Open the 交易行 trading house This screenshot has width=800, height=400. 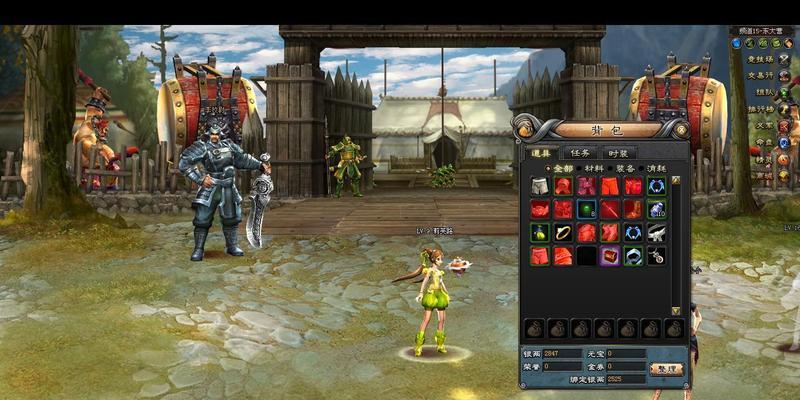759,75
